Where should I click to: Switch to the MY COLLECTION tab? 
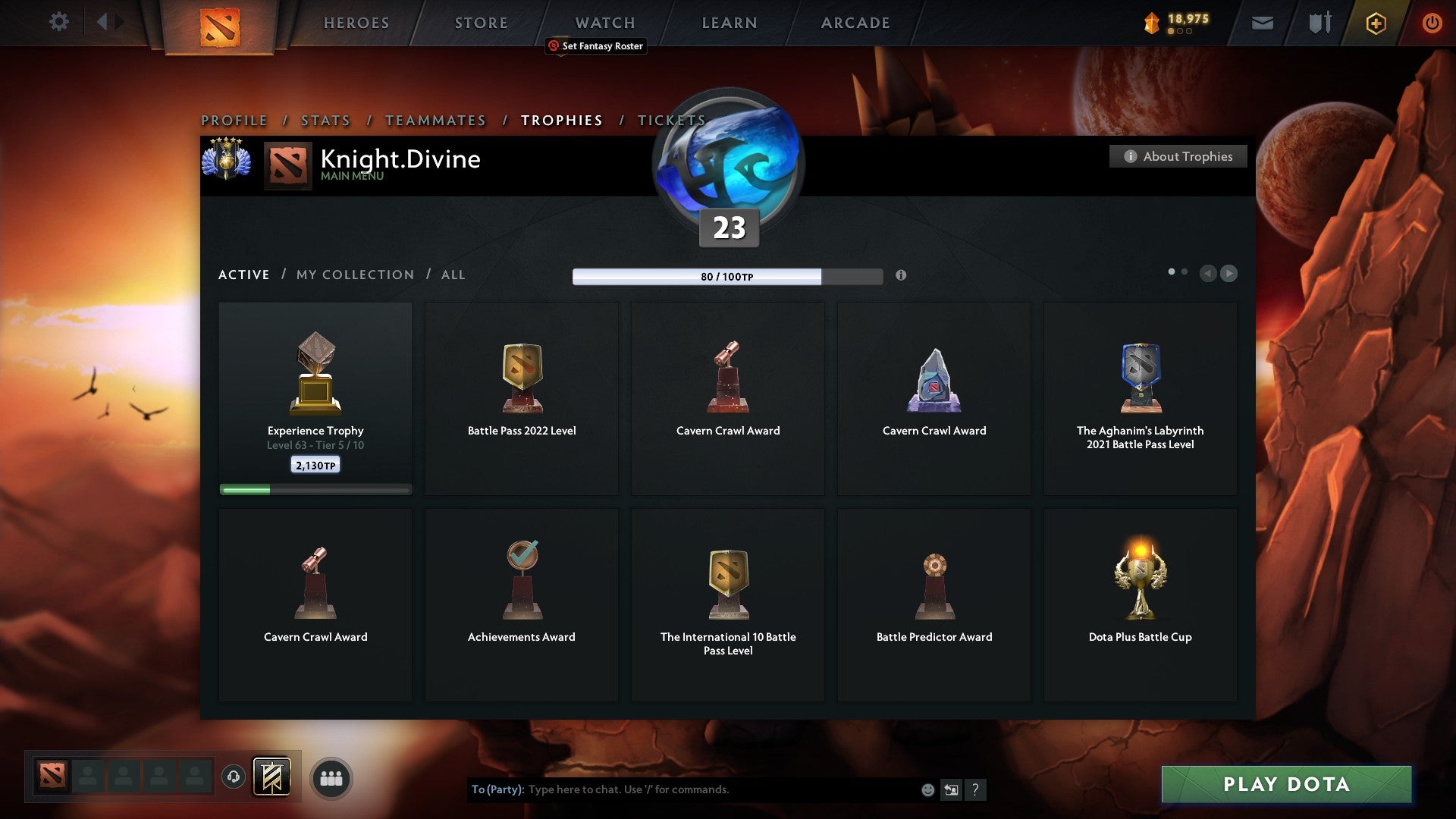[x=353, y=275]
